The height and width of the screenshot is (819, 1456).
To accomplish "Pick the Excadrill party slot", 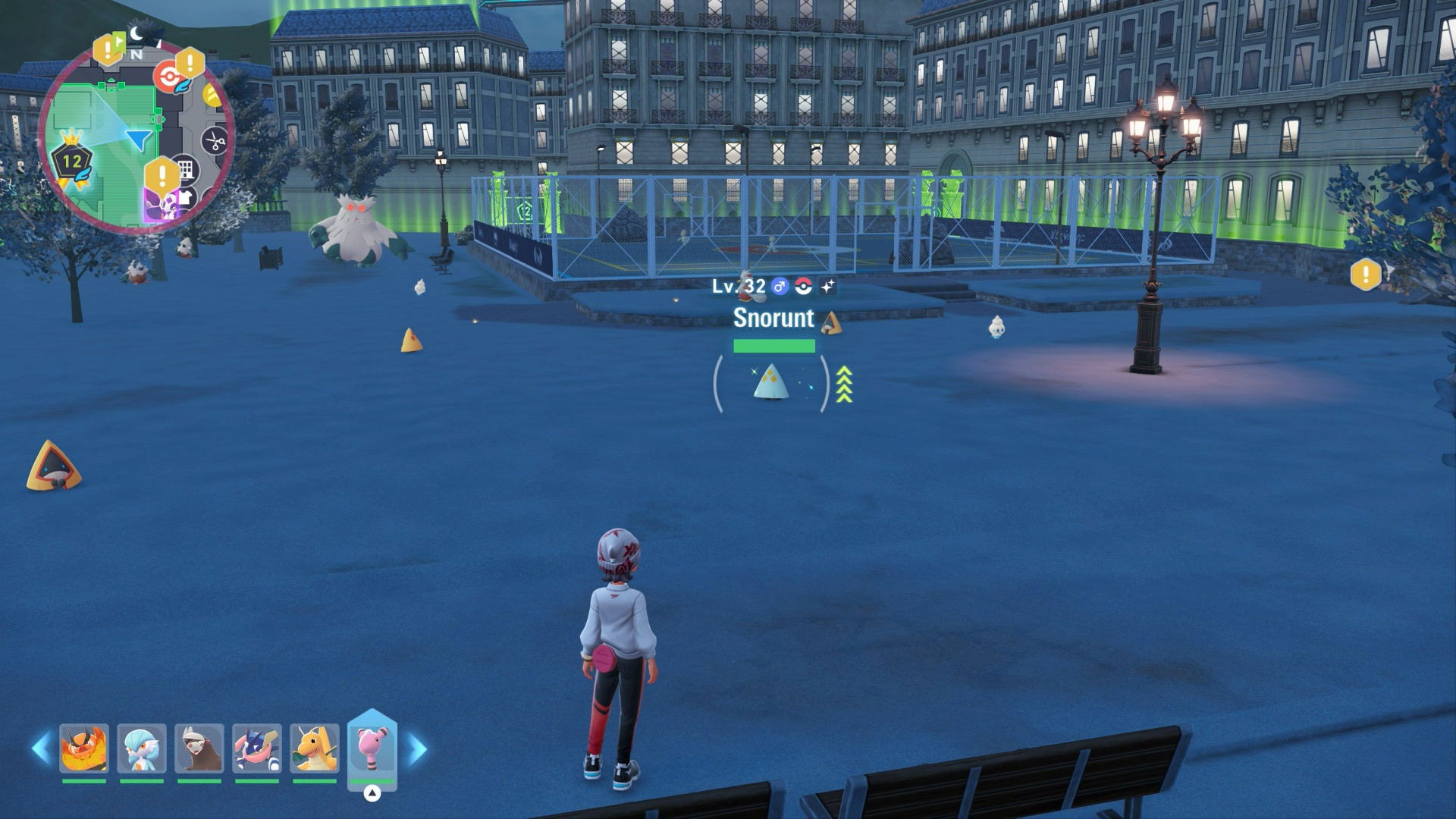I will click(199, 748).
